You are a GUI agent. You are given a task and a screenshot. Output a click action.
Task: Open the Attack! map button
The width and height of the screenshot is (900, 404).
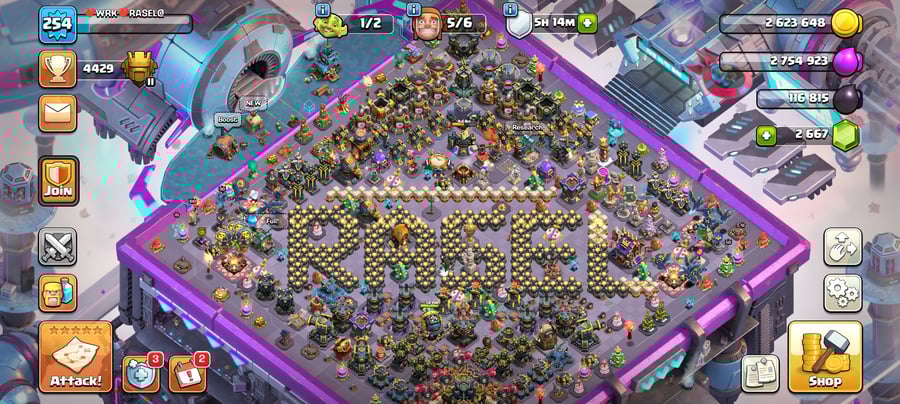click(x=75, y=357)
